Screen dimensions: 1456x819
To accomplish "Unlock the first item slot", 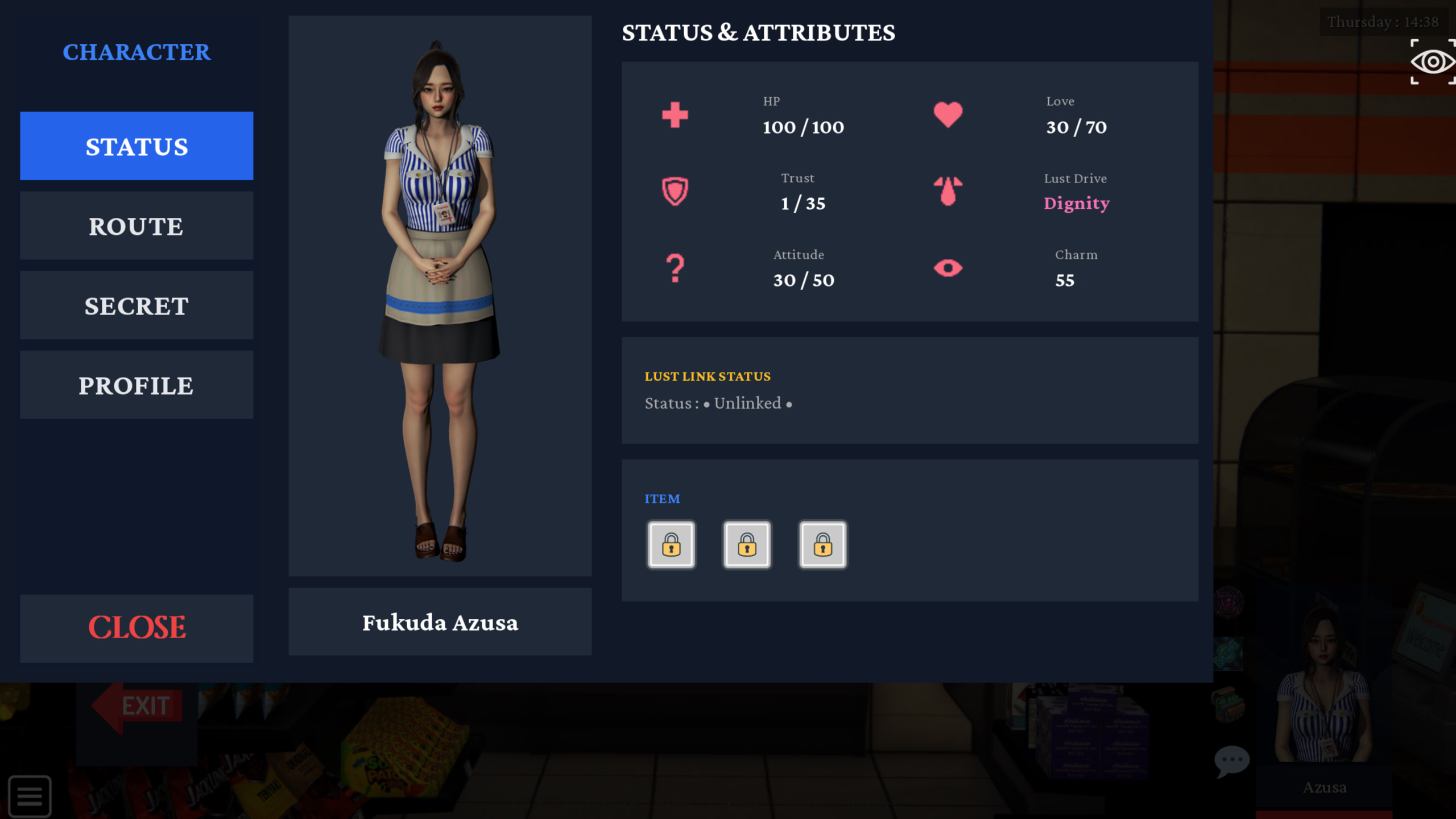I will pyautogui.click(x=672, y=544).
